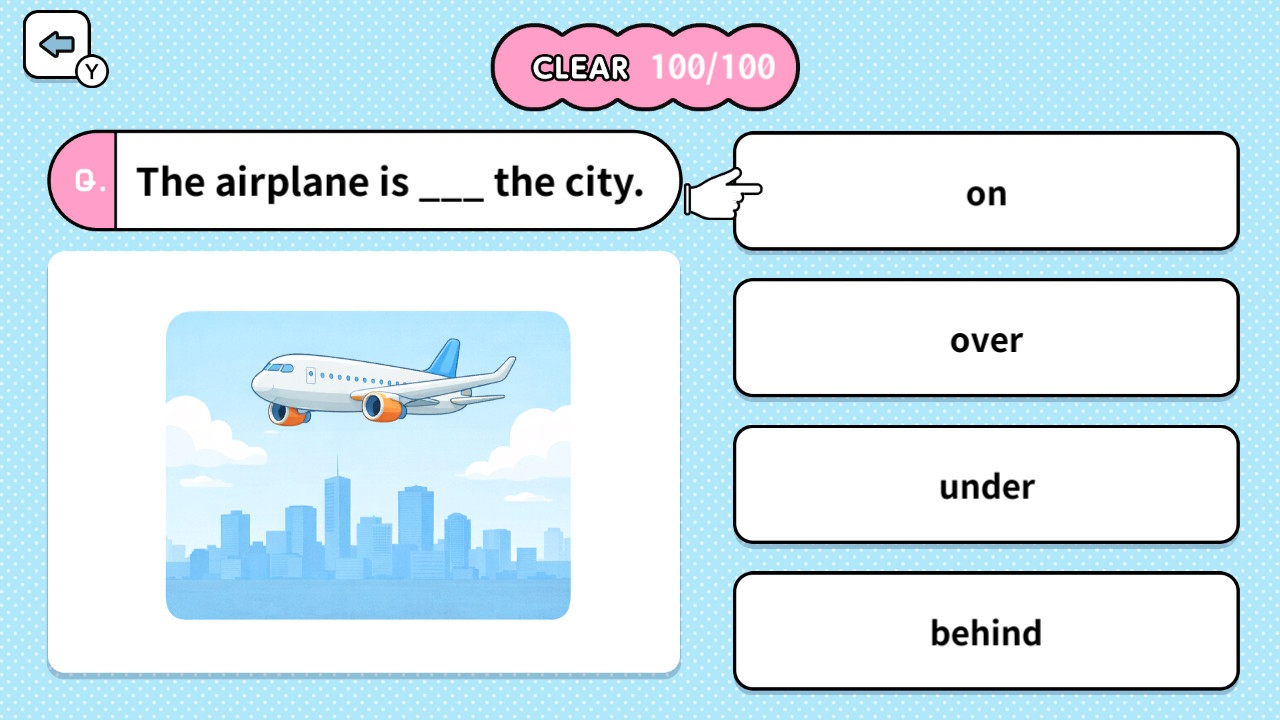Image resolution: width=1280 pixels, height=720 pixels.
Task: Click the arrow inside the back button
Action: (57, 42)
